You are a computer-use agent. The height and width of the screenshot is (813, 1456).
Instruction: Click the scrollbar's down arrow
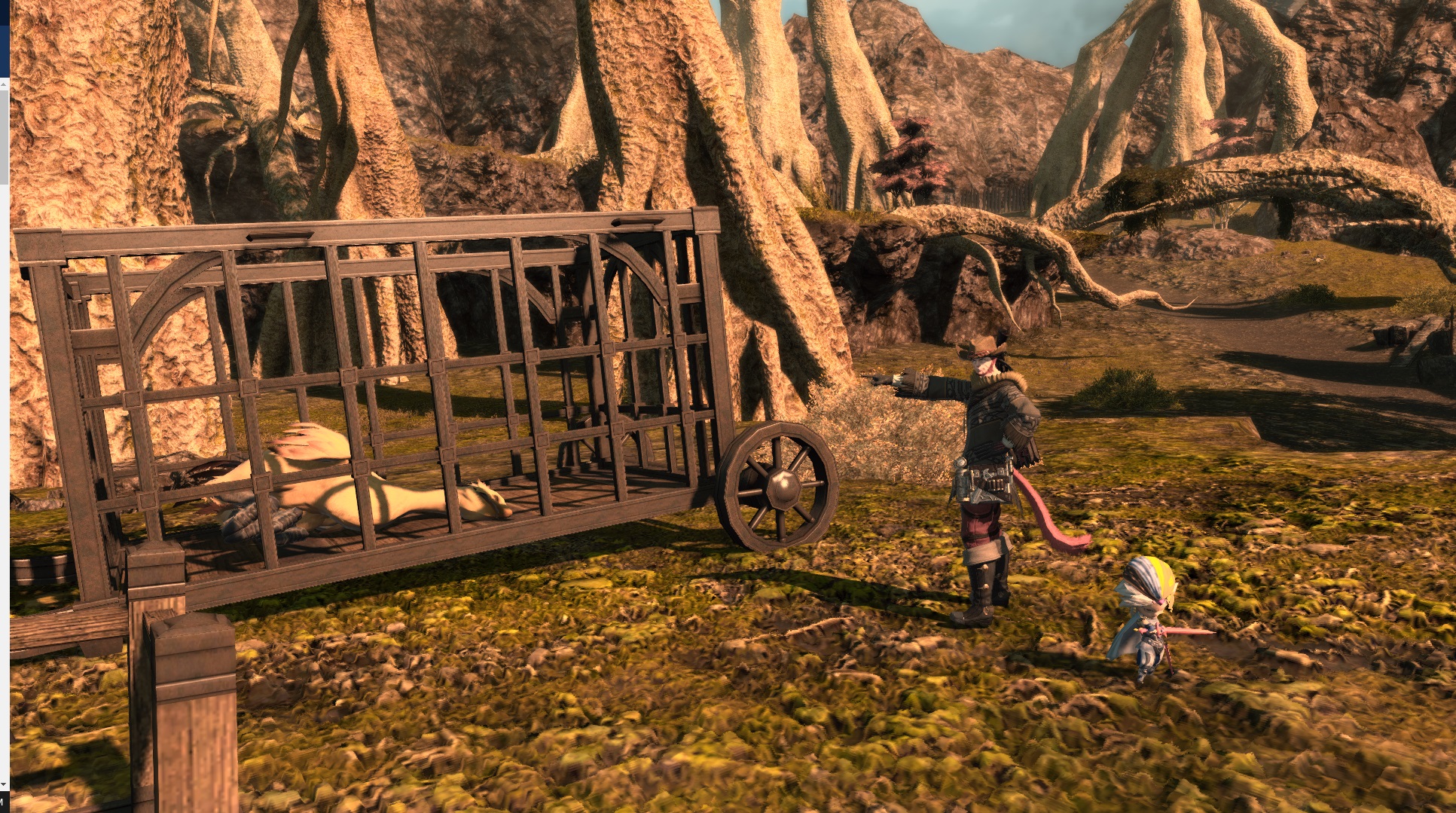5,785
